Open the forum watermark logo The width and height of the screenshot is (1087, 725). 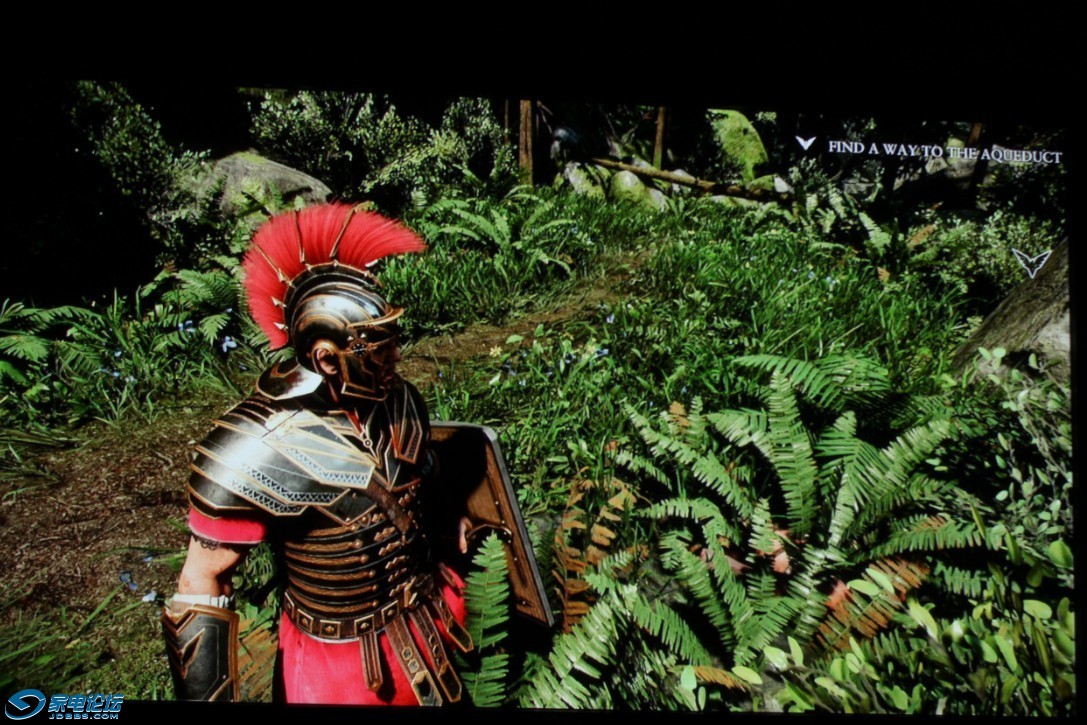click(x=64, y=704)
